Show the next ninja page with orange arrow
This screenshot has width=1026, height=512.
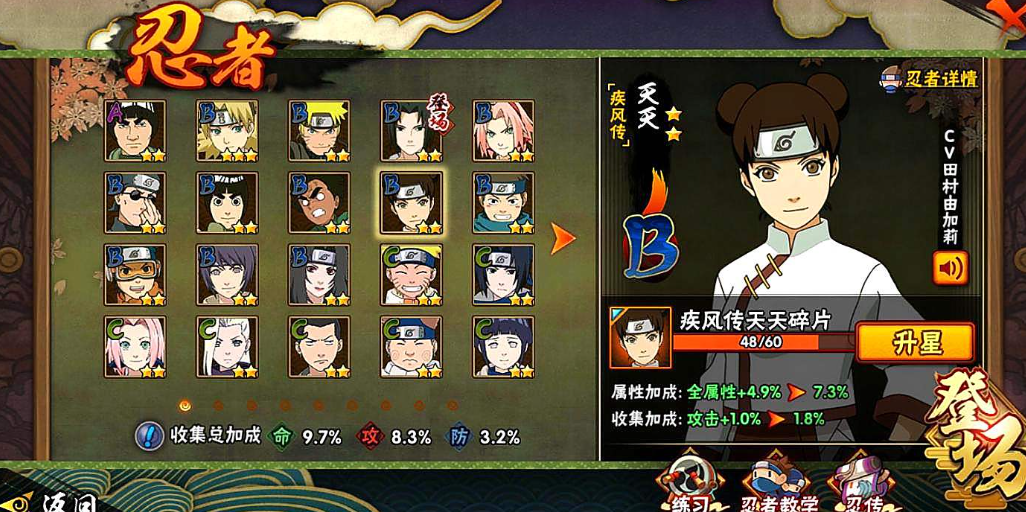coord(563,238)
